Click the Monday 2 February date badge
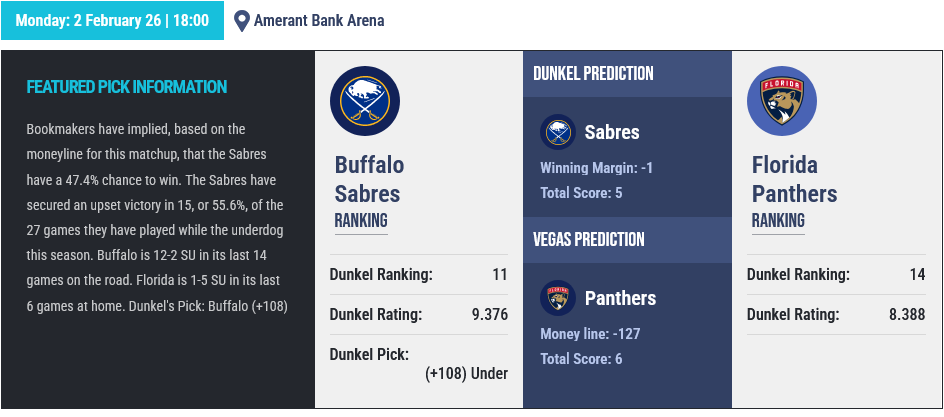This screenshot has width=944, height=417. pos(112,20)
